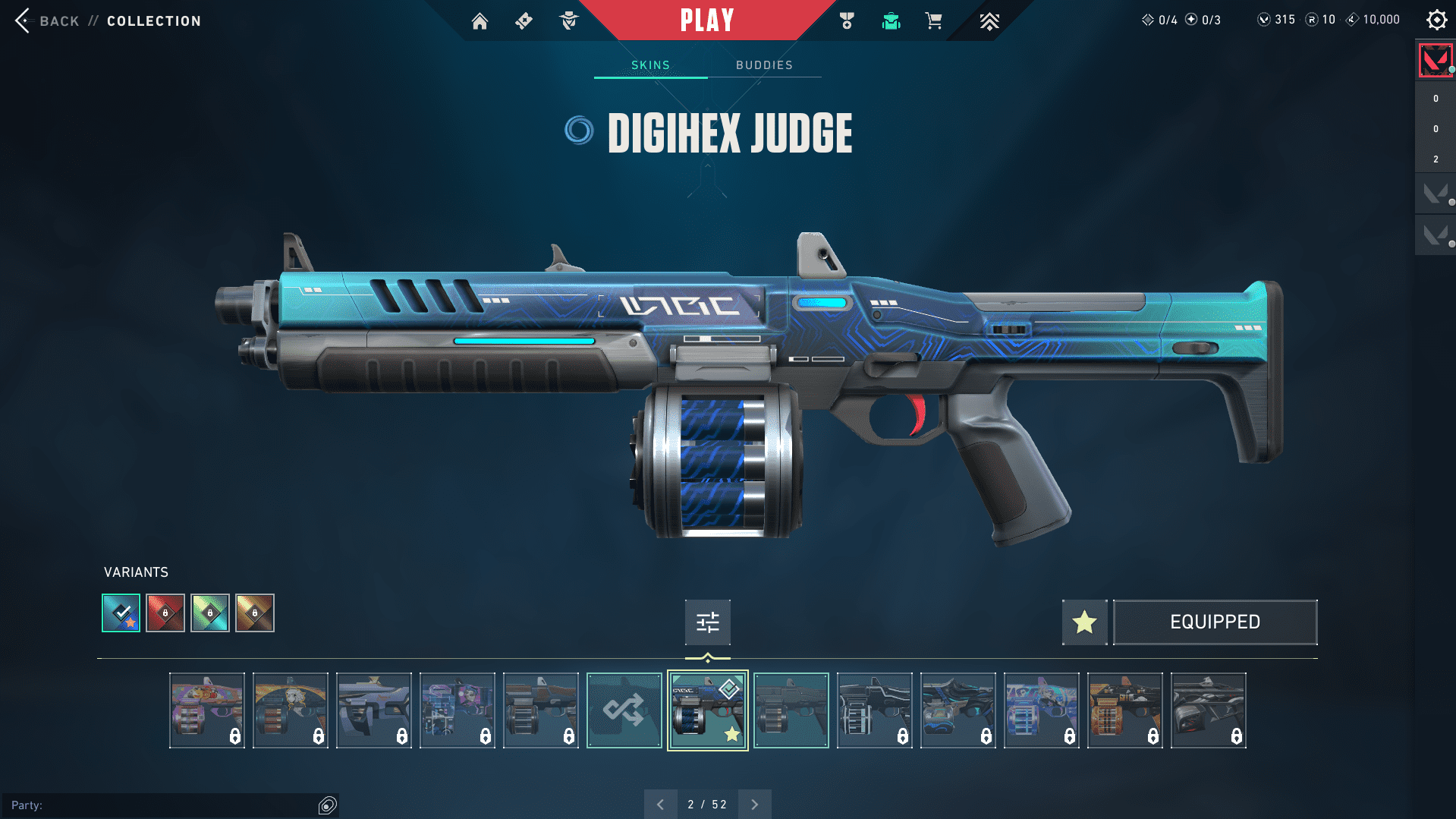Image resolution: width=1456 pixels, height=819 pixels.
Task: Choose the gold locked variant
Action: pyautogui.click(x=255, y=613)
